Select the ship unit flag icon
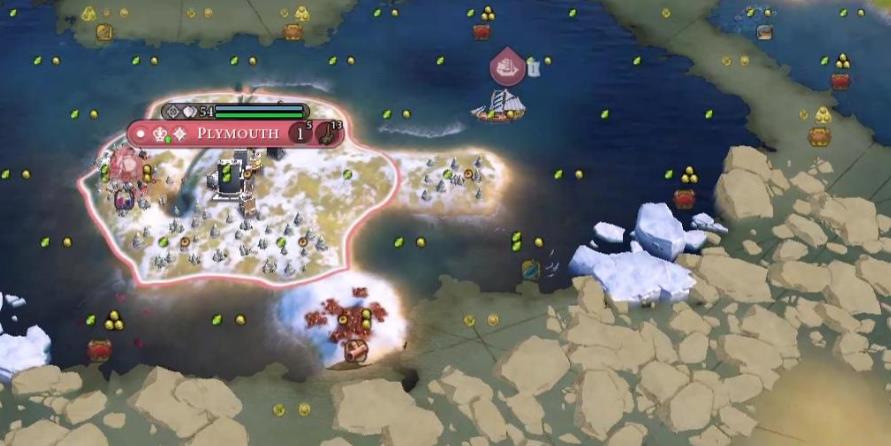Screen dimensions: 891x446 (x=508, y=66)
